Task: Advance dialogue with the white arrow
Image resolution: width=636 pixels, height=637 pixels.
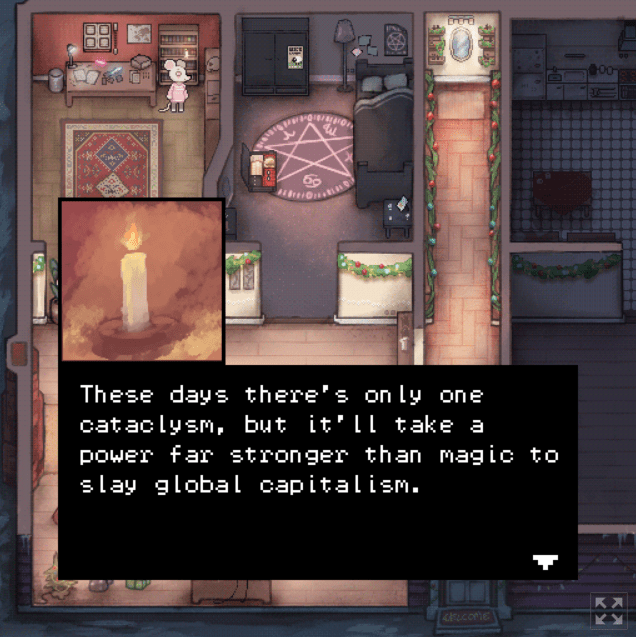Action: [x=545, y=561]
